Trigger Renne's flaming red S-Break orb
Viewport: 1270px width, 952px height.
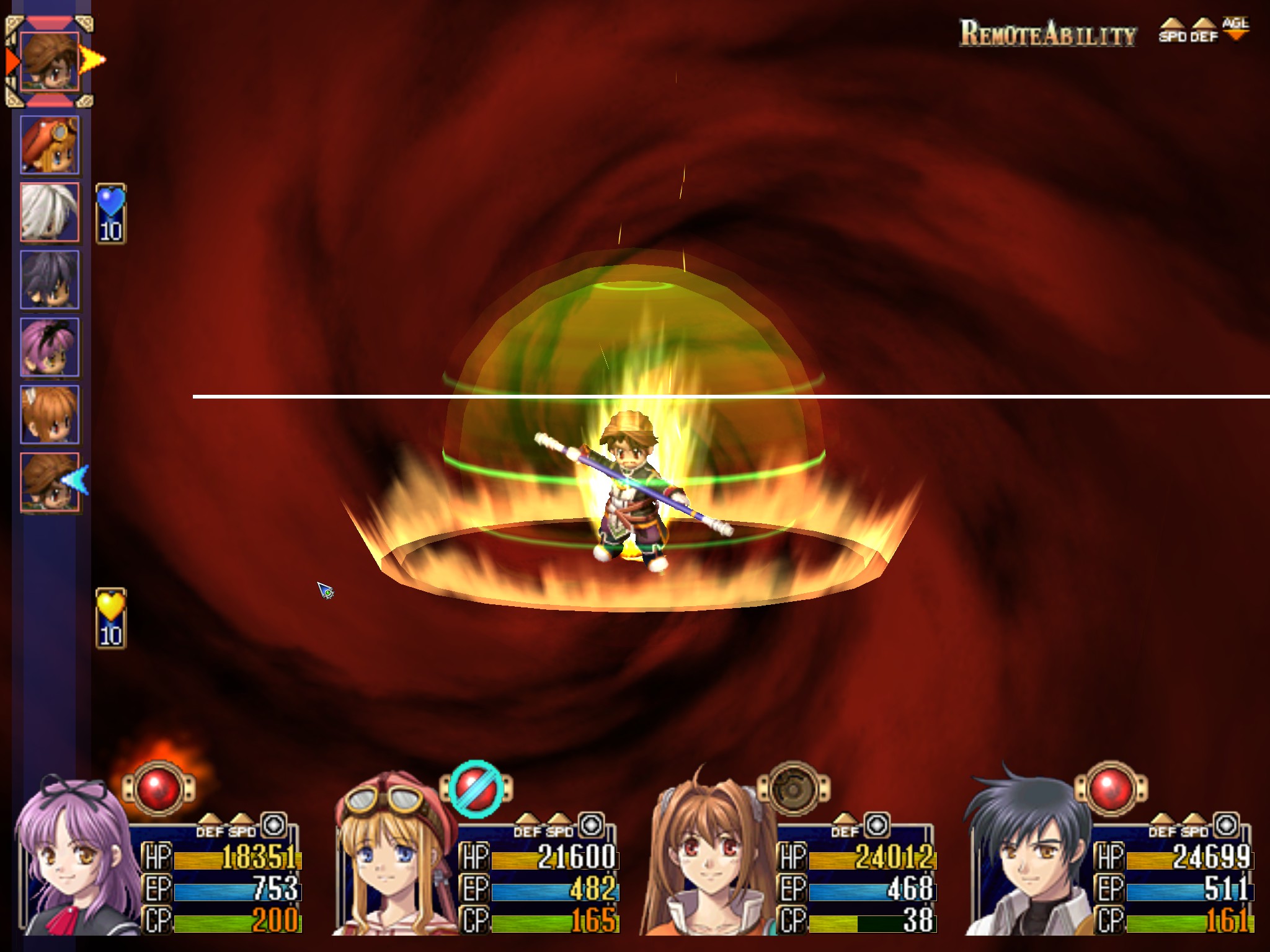(x=159, y=788)
